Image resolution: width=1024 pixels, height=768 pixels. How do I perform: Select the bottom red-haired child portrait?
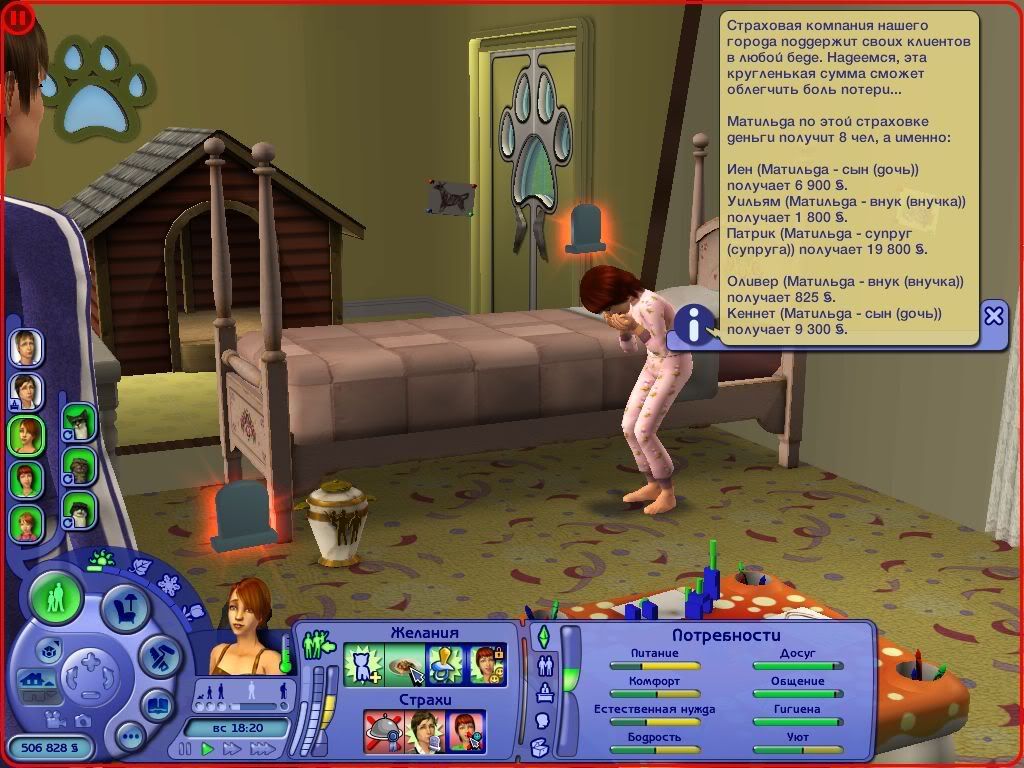click(26, 522)
